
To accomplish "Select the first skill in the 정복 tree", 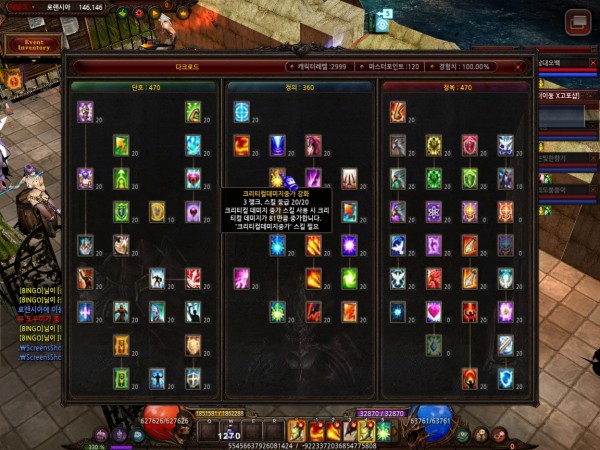I will [398, 112].
